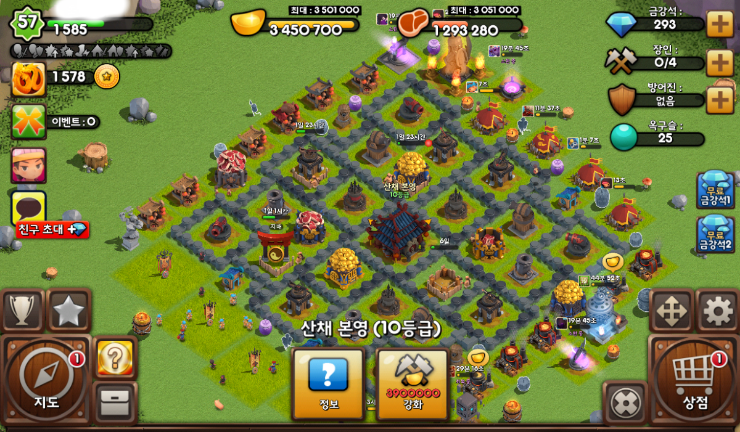The width and height of the screenshot is (740, 432).
Task: Add builders with the 장인 plus button
Action: pyautogui.click(x=720, y=62)
